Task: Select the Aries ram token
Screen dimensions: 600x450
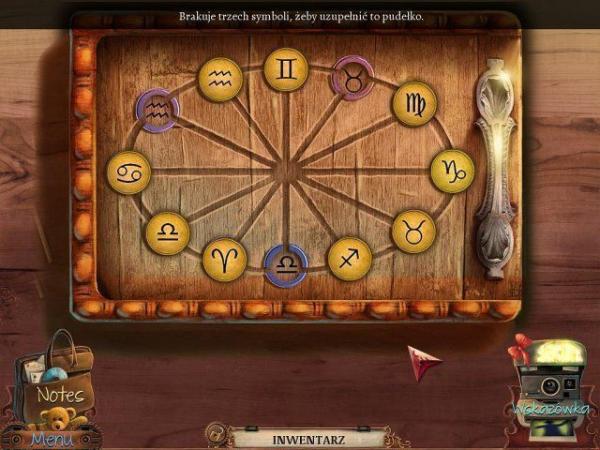Action: click(224, 259)
